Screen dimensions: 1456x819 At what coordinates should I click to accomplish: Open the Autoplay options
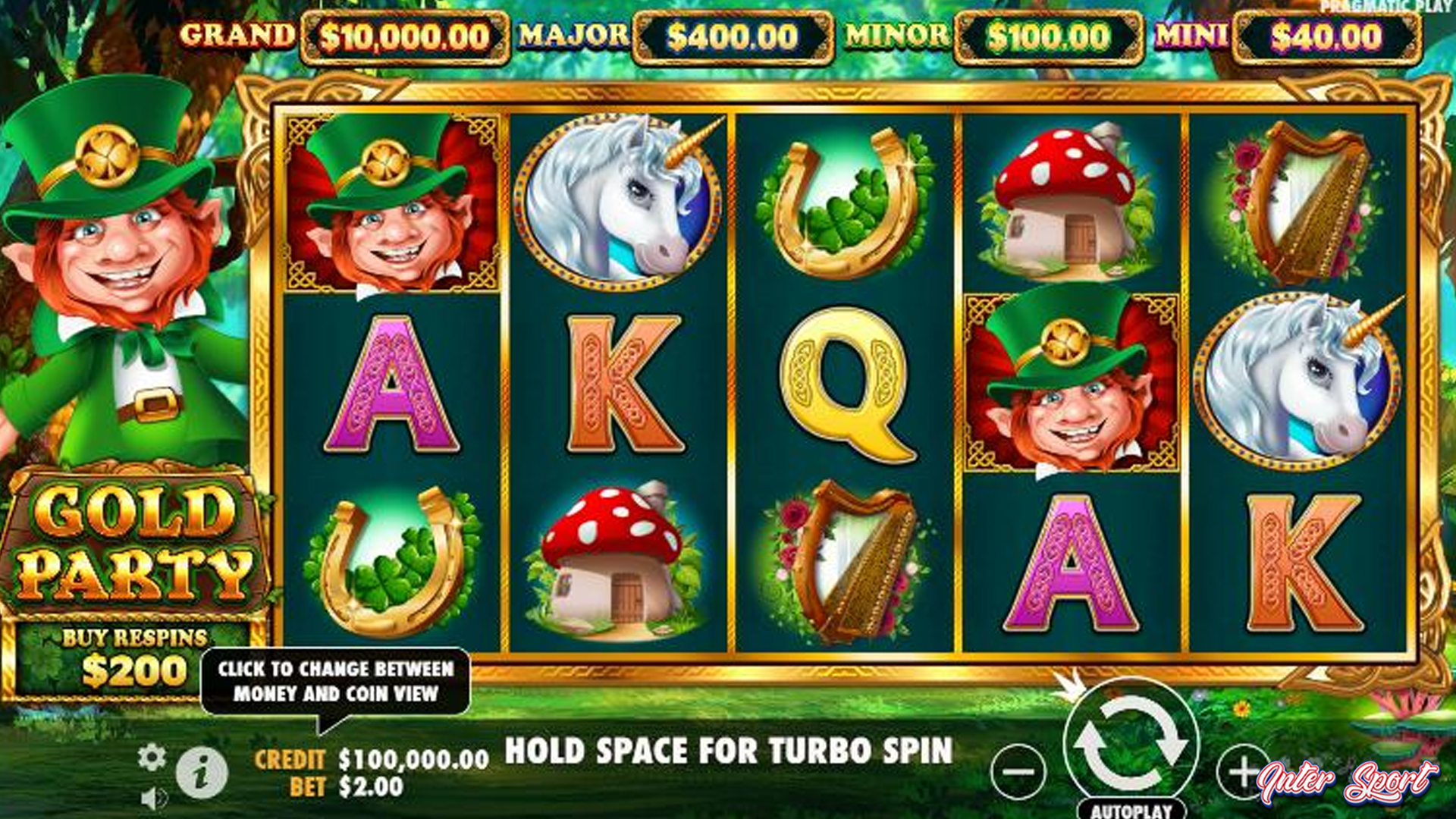pyautogui.click(x=1131, y=810)
